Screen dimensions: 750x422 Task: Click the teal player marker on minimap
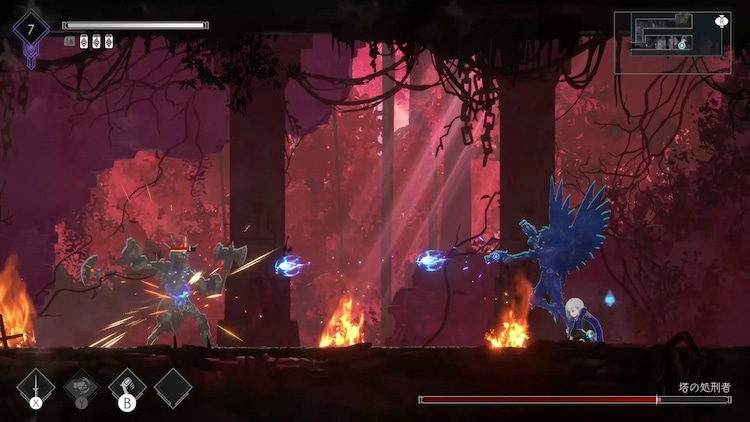point(682,44)
